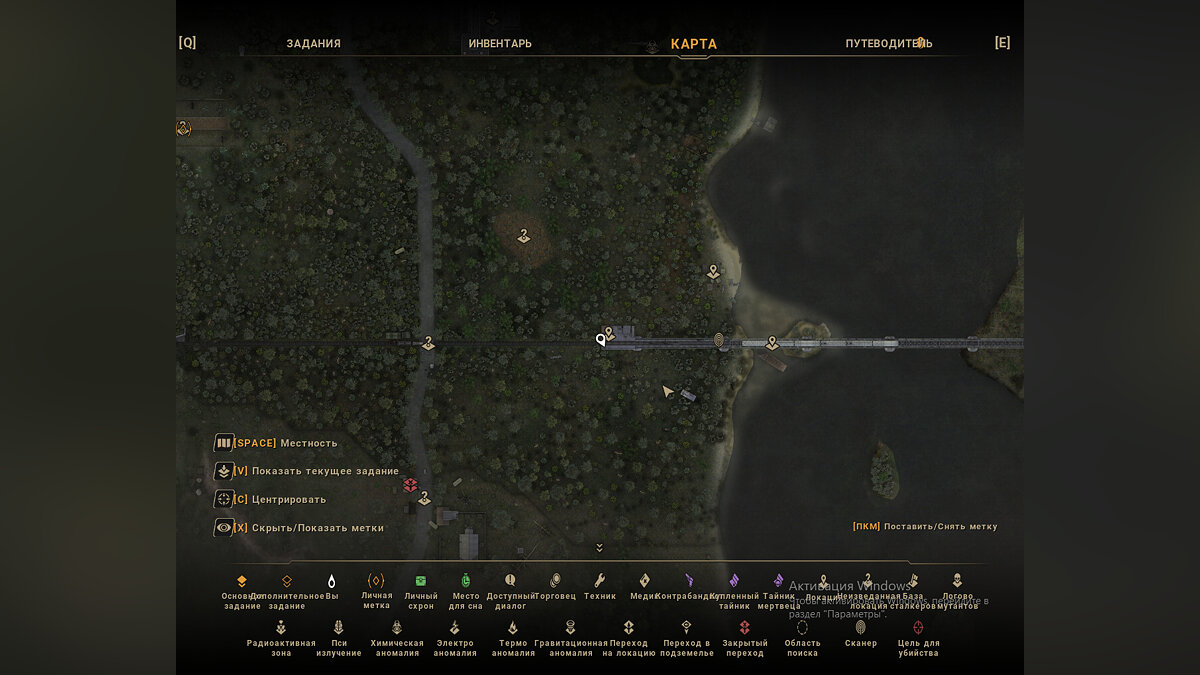Click the white player position marker
The image size is (1200, 675).
pyautogui.click(x=601, y=340)
